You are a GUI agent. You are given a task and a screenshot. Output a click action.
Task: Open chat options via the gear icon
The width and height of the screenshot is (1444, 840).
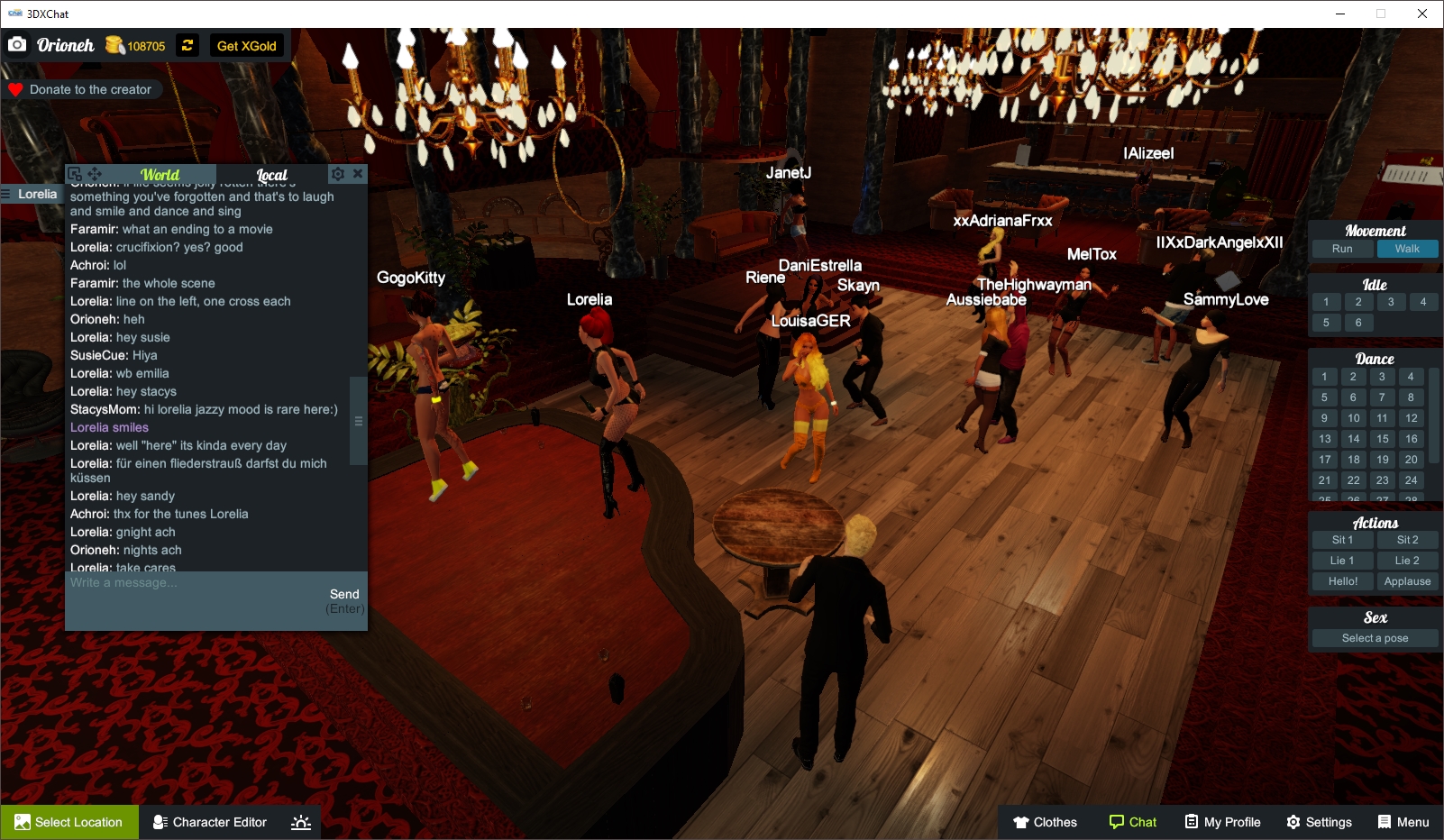[x=338, y=173]
